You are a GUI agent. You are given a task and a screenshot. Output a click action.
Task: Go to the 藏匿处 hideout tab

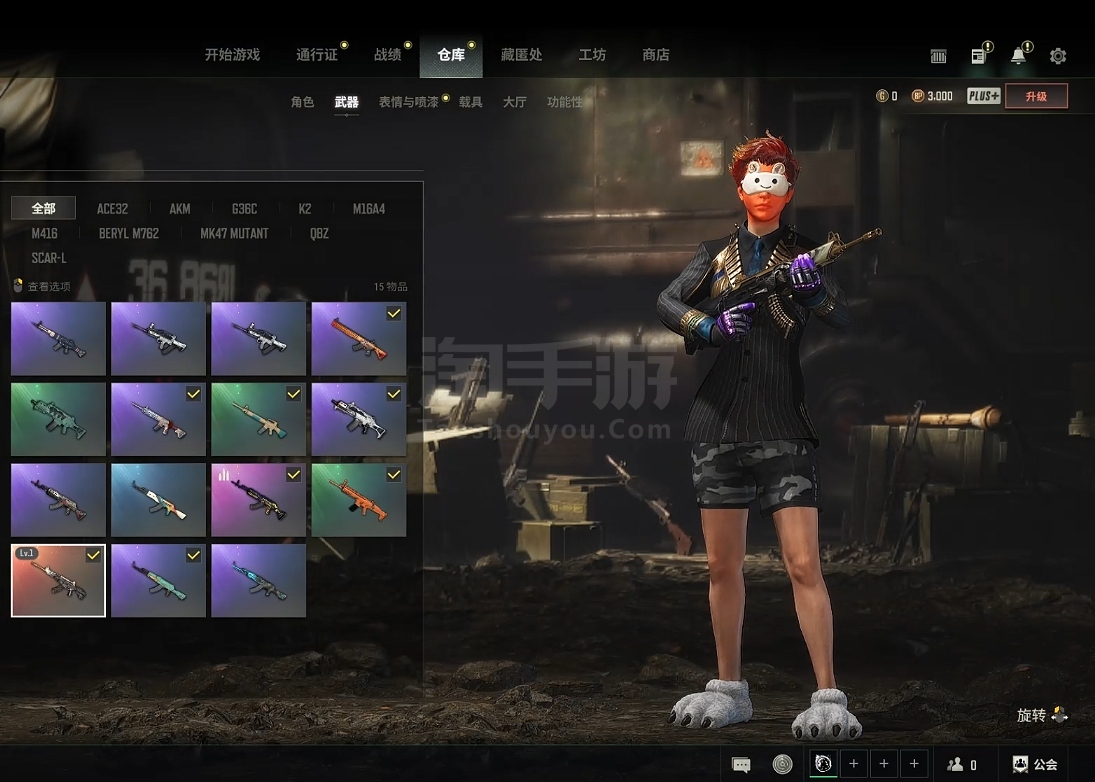pyautogui.click(x=521, y=55)
